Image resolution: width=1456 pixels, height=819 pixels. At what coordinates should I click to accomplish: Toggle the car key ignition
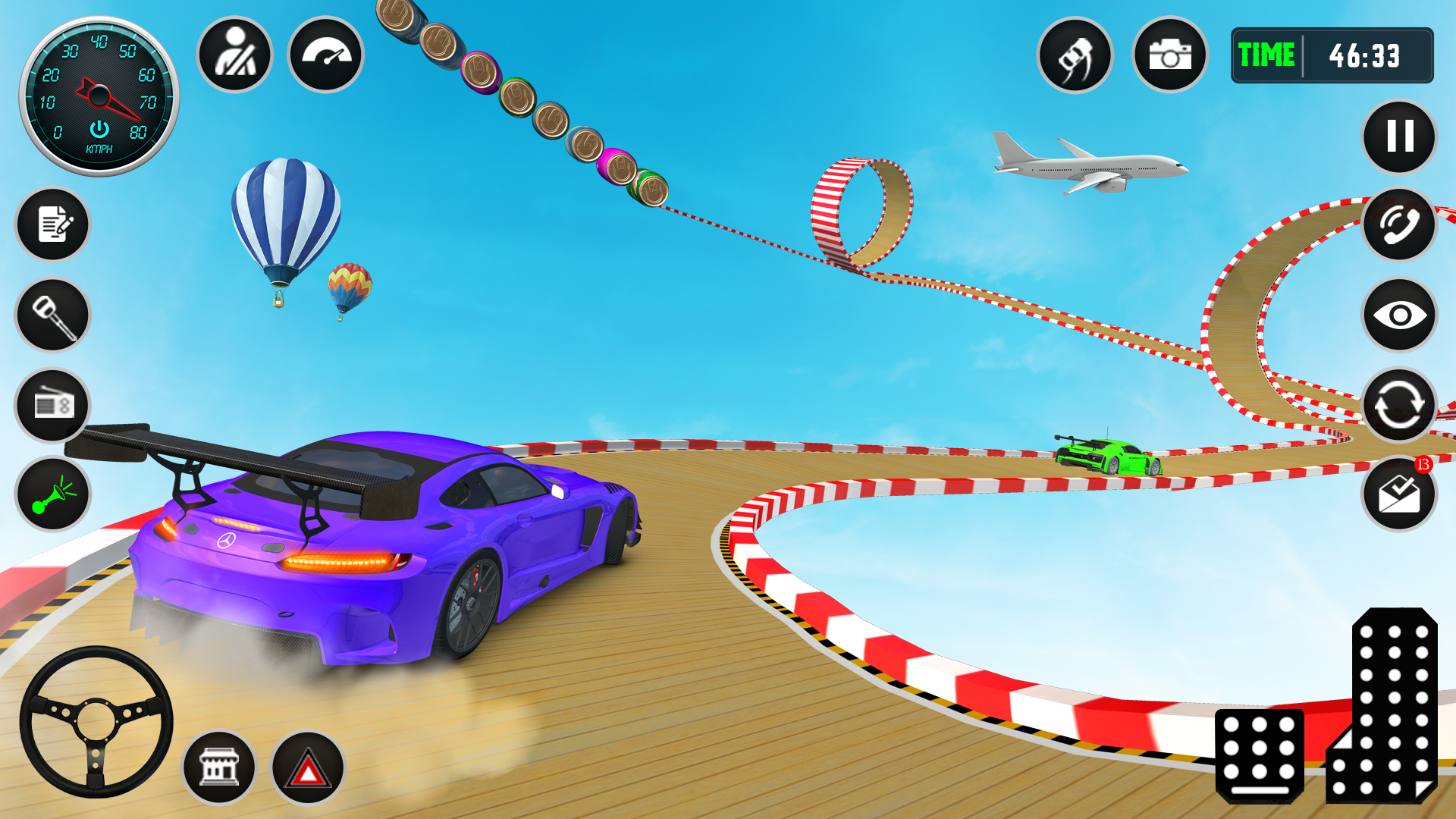coord(52,315)
